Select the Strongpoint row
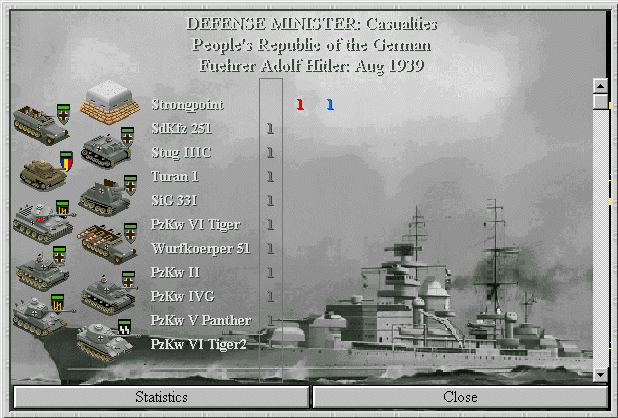 [187, 104]
